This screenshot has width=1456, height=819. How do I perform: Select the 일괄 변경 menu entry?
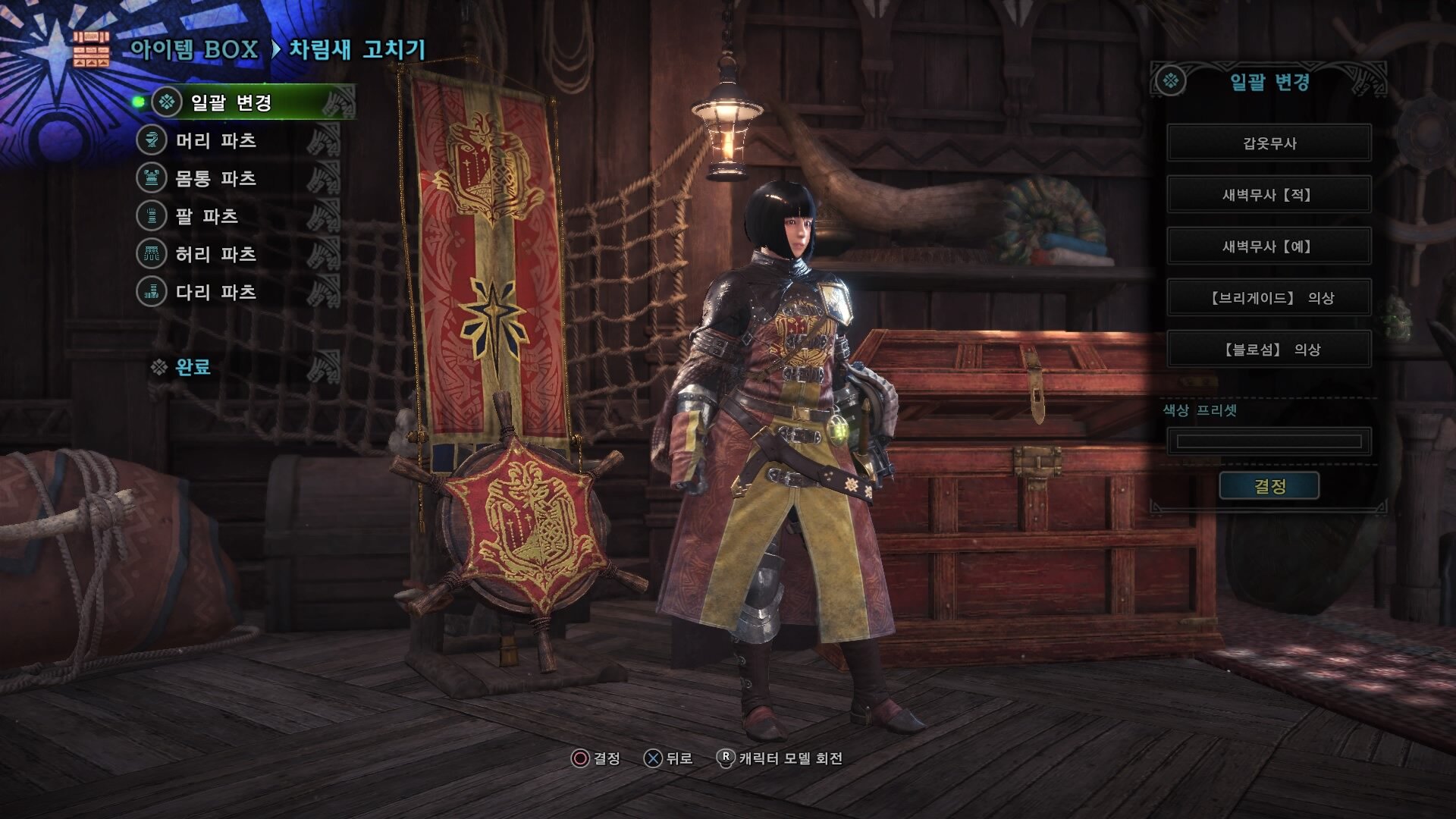pyautogui.click(x=231, y=102)
